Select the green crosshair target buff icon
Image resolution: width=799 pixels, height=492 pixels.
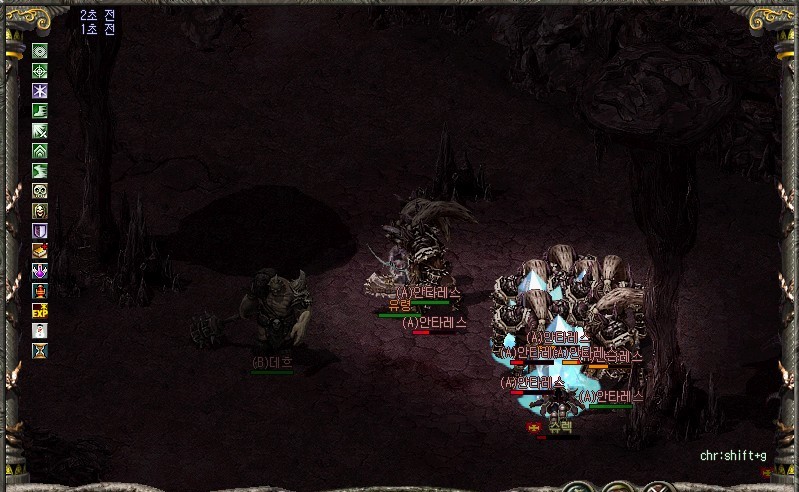[x=40, y=71]
